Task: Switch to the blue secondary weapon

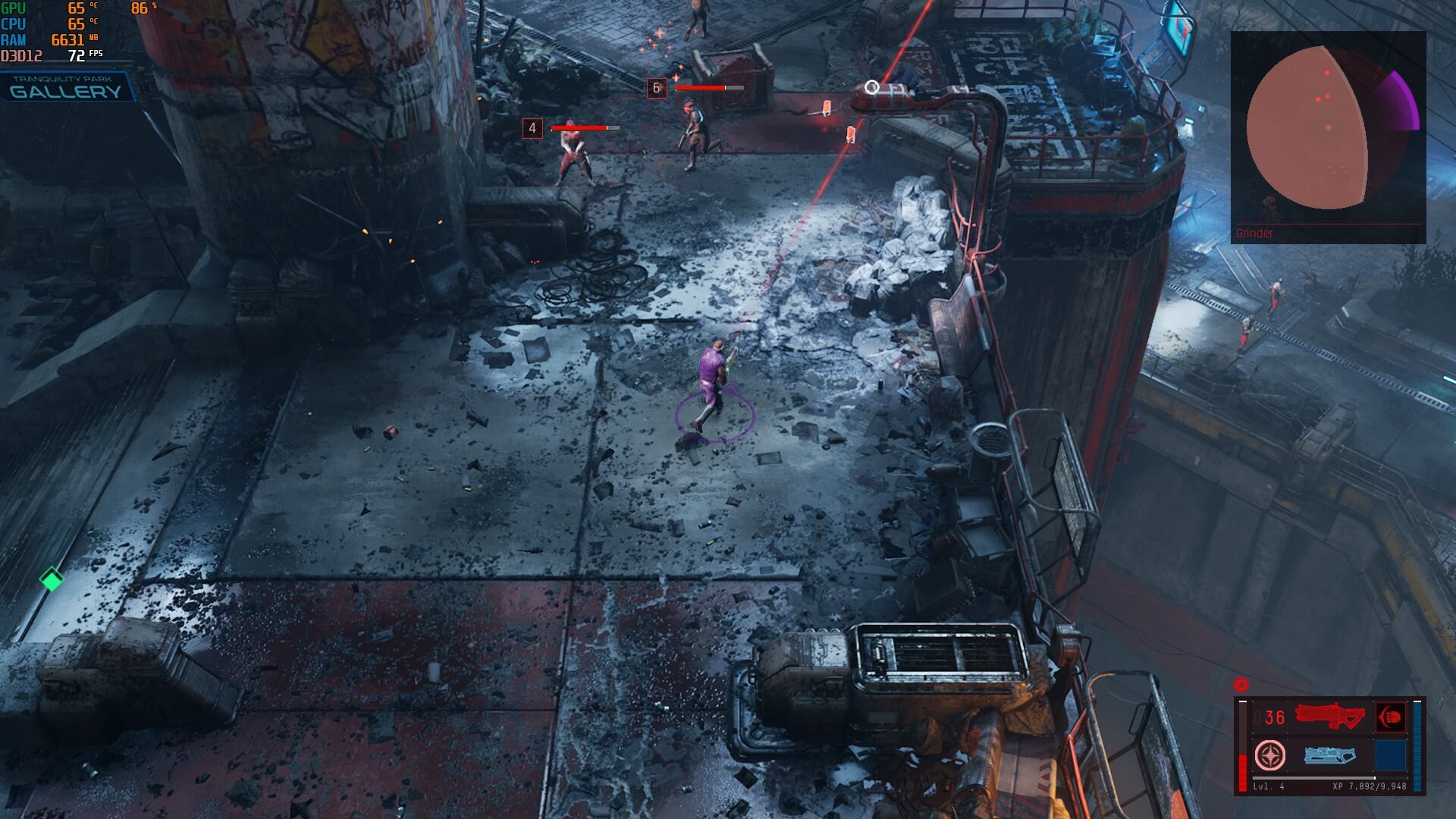Action: 1329,755
